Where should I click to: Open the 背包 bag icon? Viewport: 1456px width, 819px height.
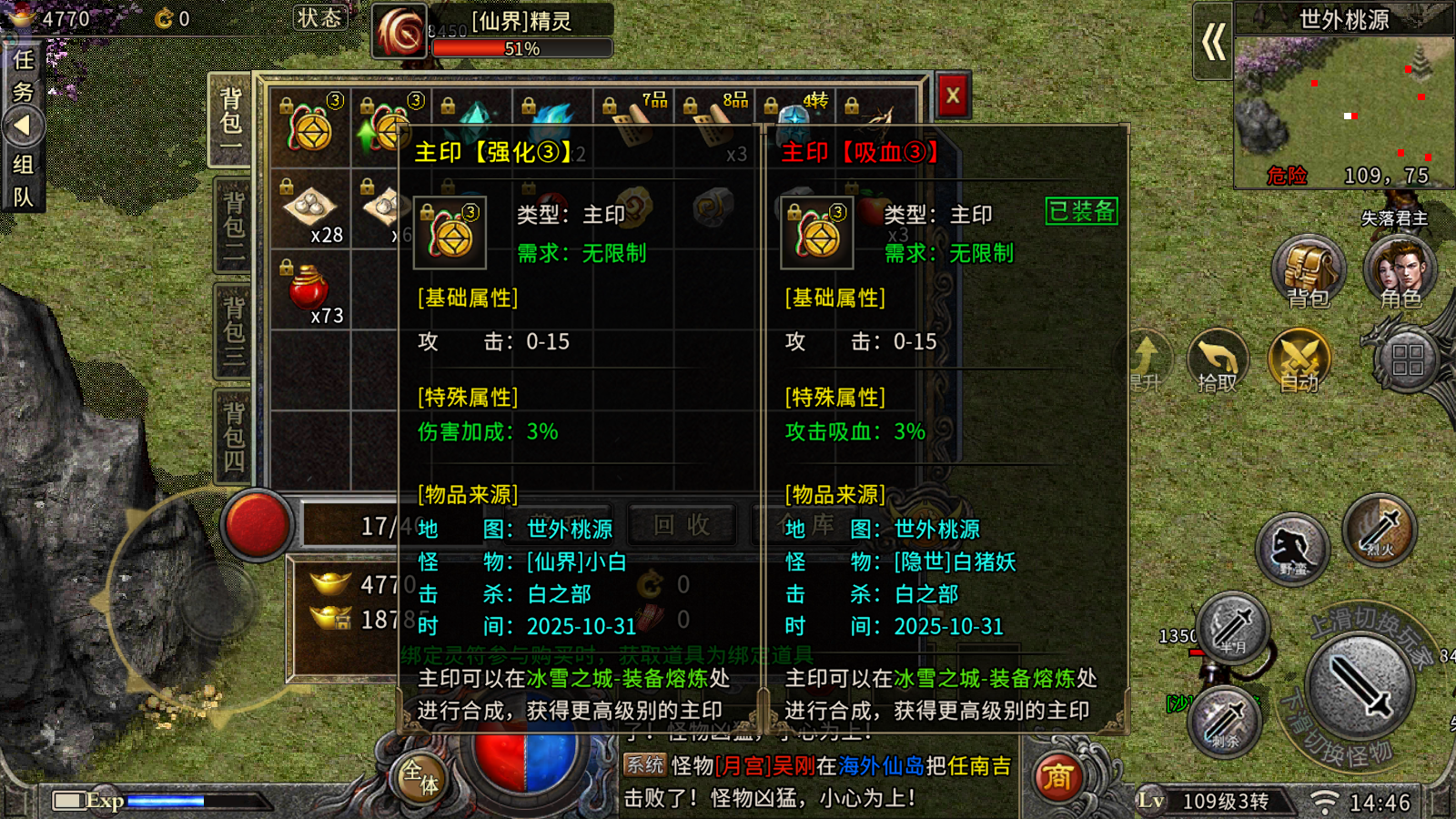1308,271
